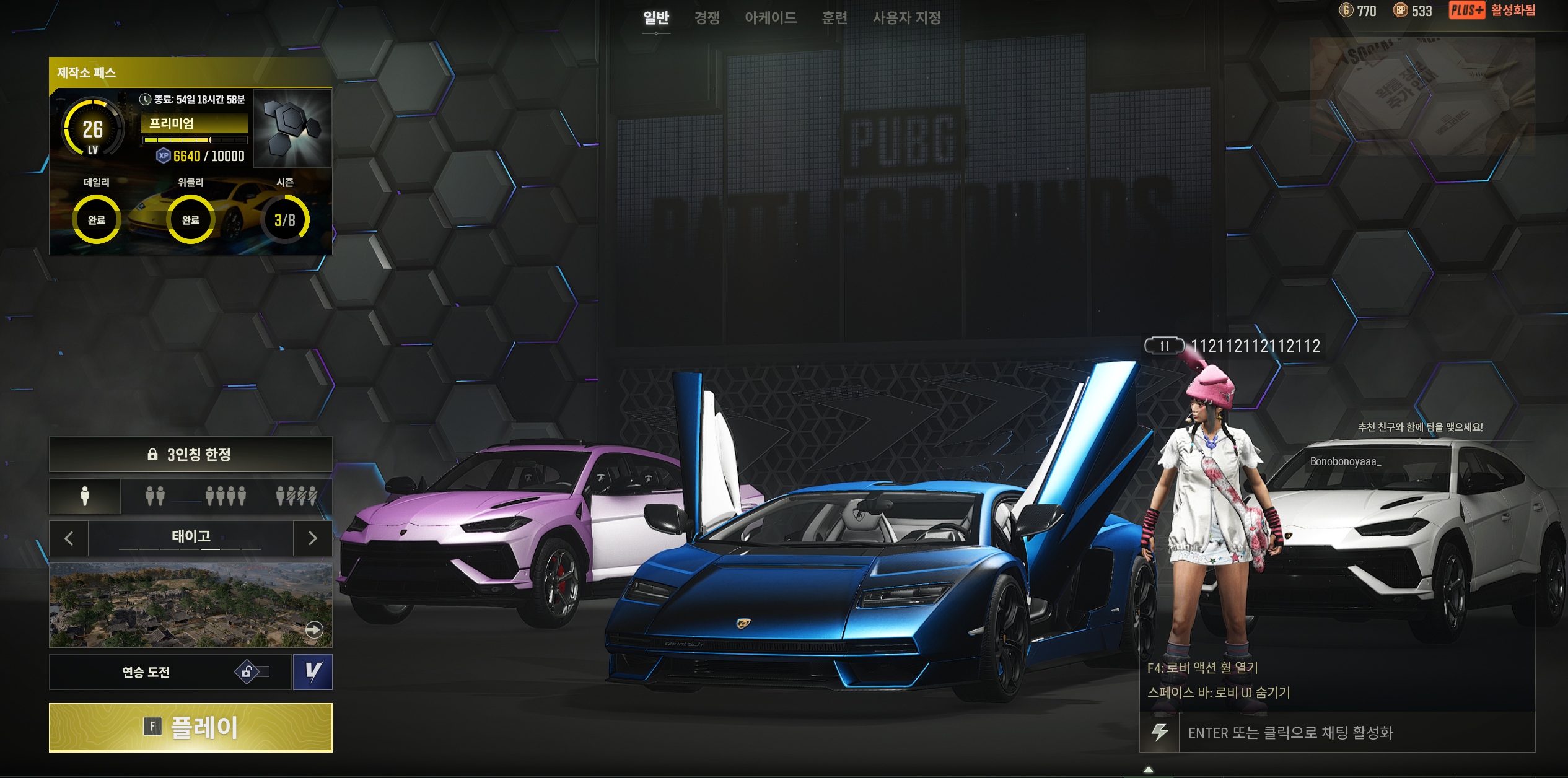Start the match with 플레이 button
Screen dimensions: 1568x778
[191, 727]
